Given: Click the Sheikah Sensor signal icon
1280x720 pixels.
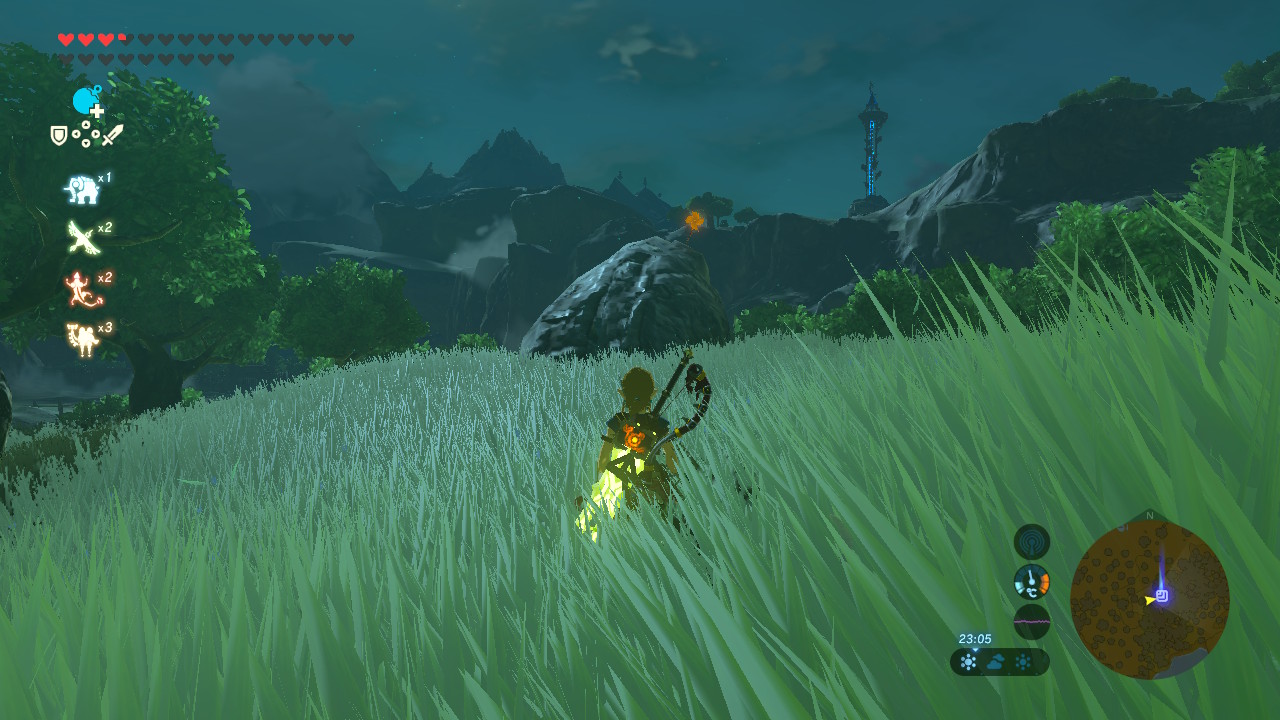Looking at the screenshot, I should point(1031,542).
